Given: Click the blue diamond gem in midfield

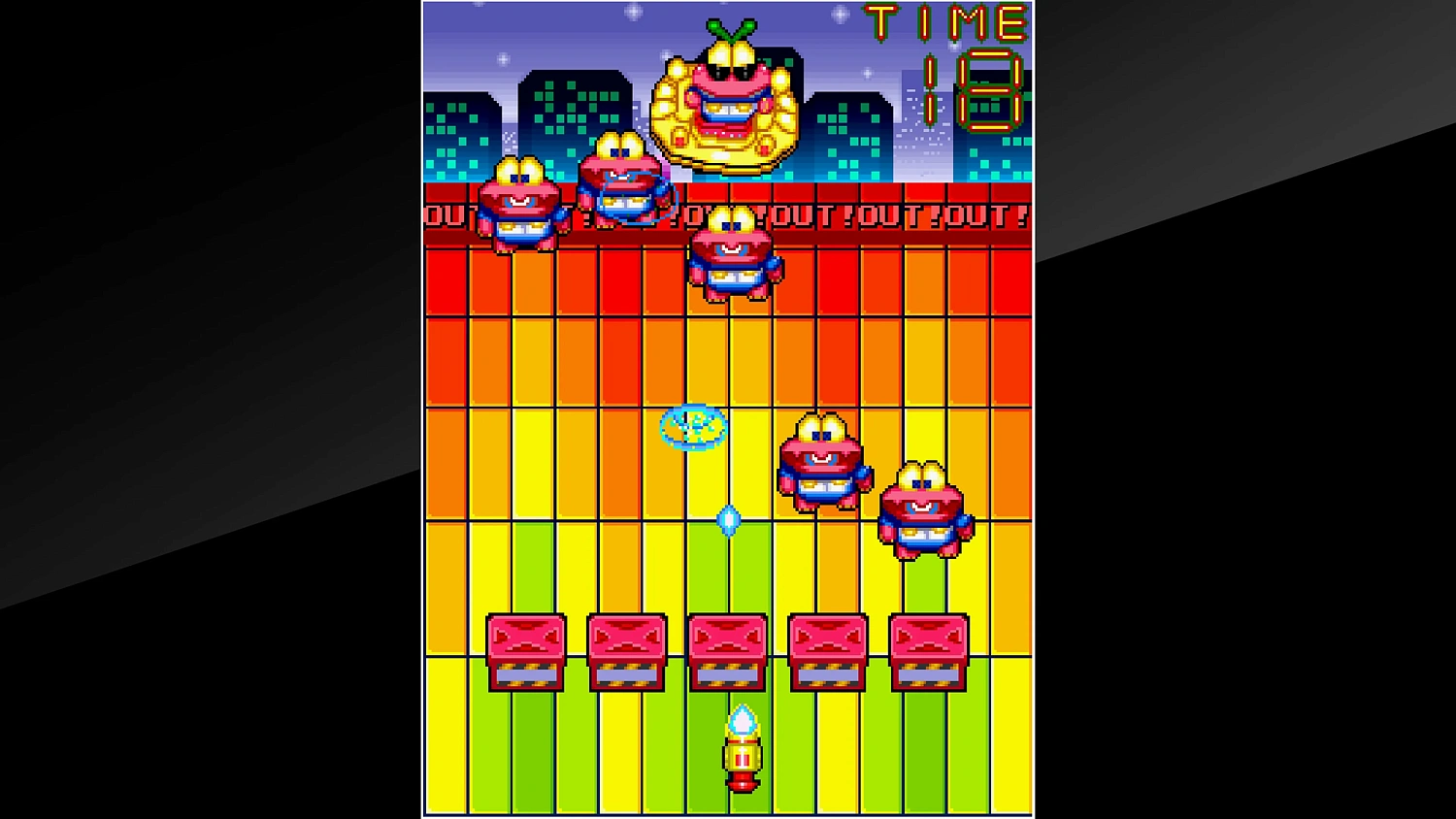Looking at the screenshot, I should 730,520.
